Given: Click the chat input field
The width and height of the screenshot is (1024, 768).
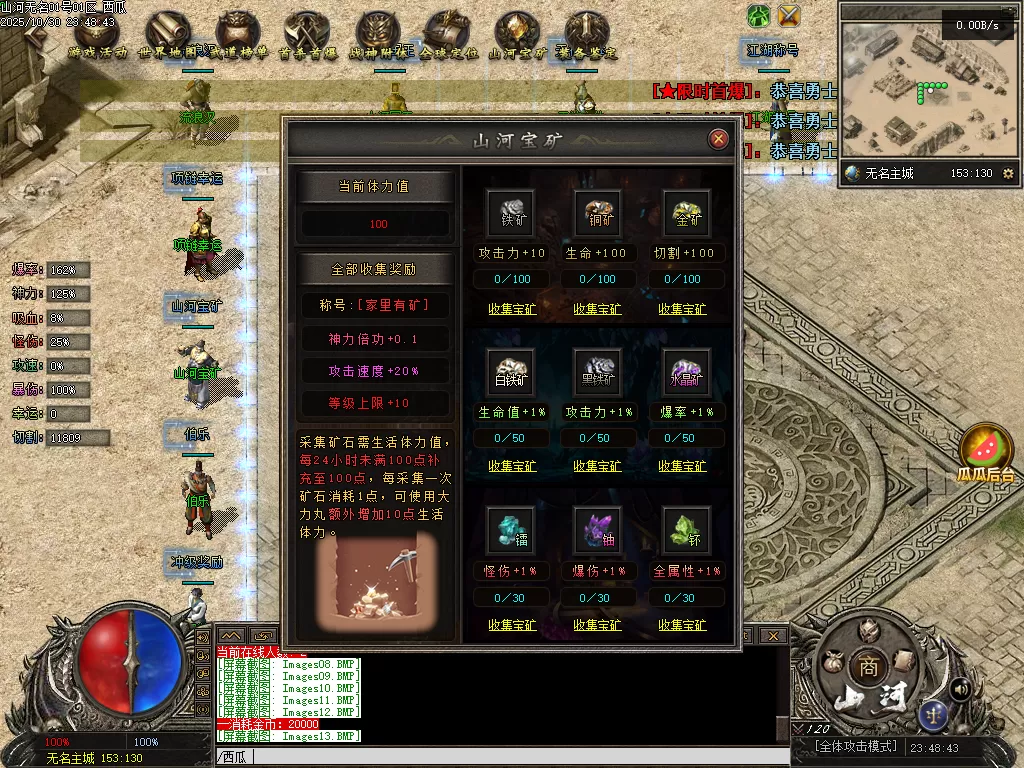Looking at the screenshot, I should (x=500, y=757).
